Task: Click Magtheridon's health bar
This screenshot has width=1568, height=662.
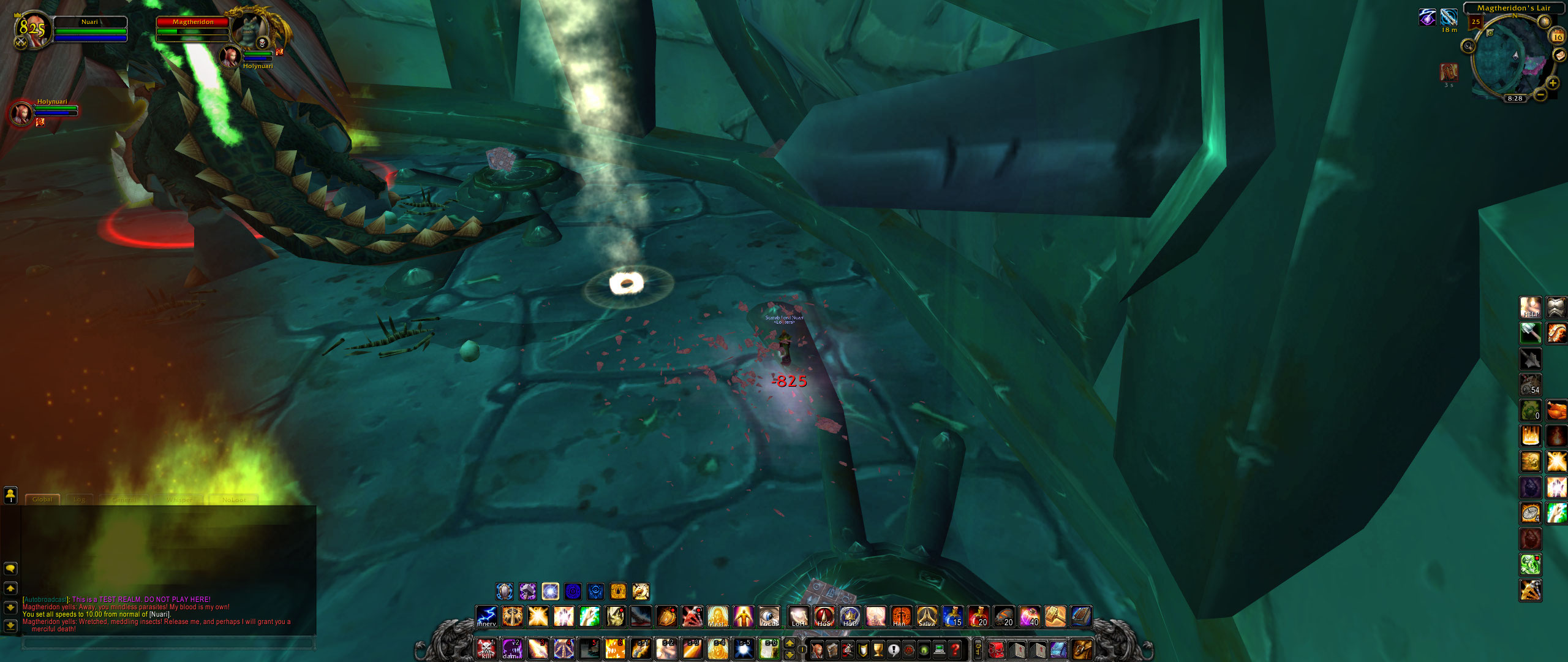Action: pos(193,23)
